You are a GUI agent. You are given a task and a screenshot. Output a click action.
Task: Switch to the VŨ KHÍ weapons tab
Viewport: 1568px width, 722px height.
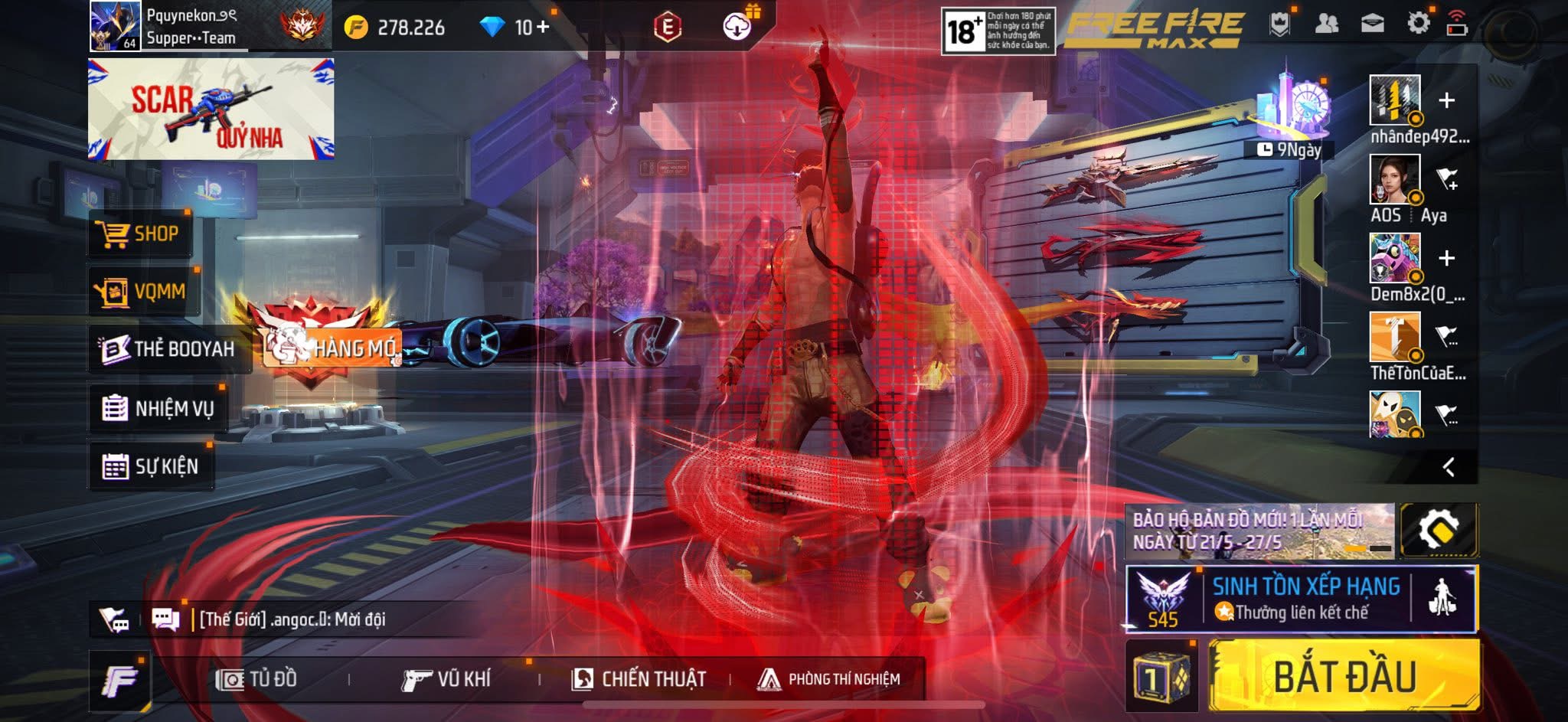446,679
